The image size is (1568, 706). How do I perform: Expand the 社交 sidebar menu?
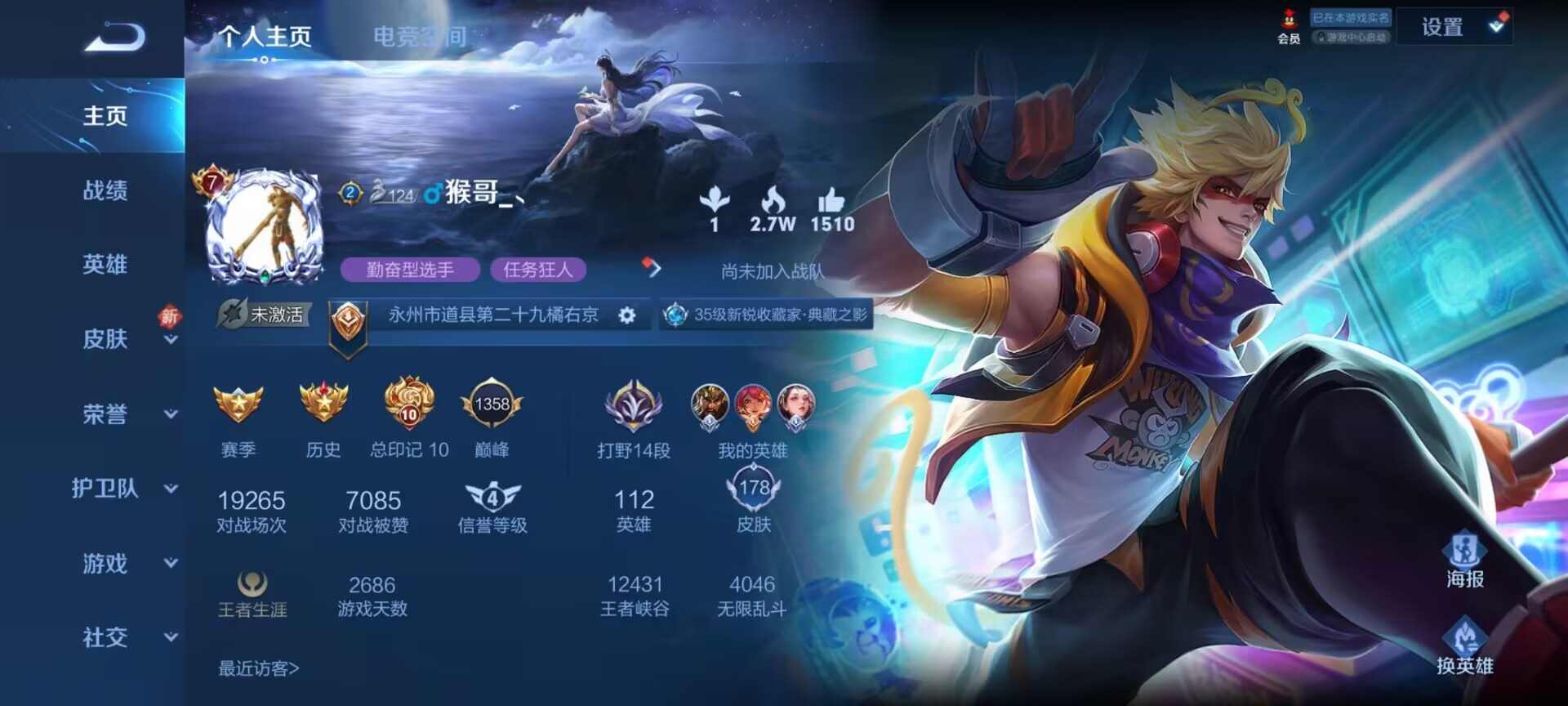point(105,638)
